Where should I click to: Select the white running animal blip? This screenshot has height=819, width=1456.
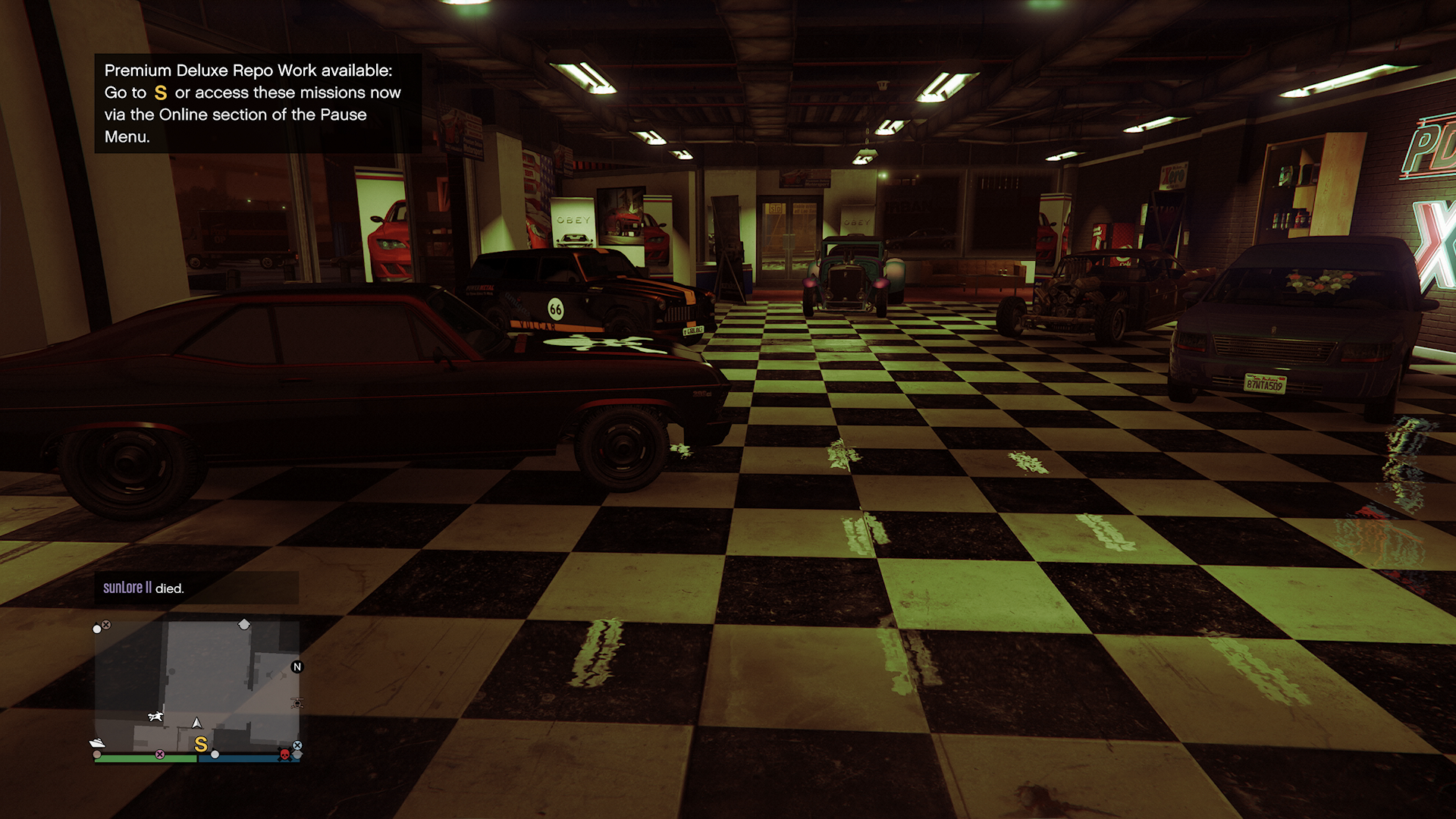click(156, 716)
